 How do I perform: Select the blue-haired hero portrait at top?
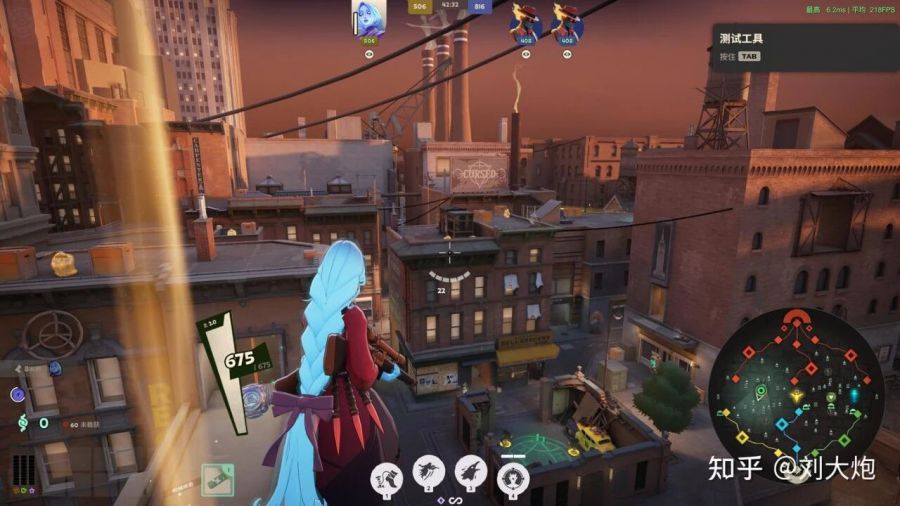369,19
